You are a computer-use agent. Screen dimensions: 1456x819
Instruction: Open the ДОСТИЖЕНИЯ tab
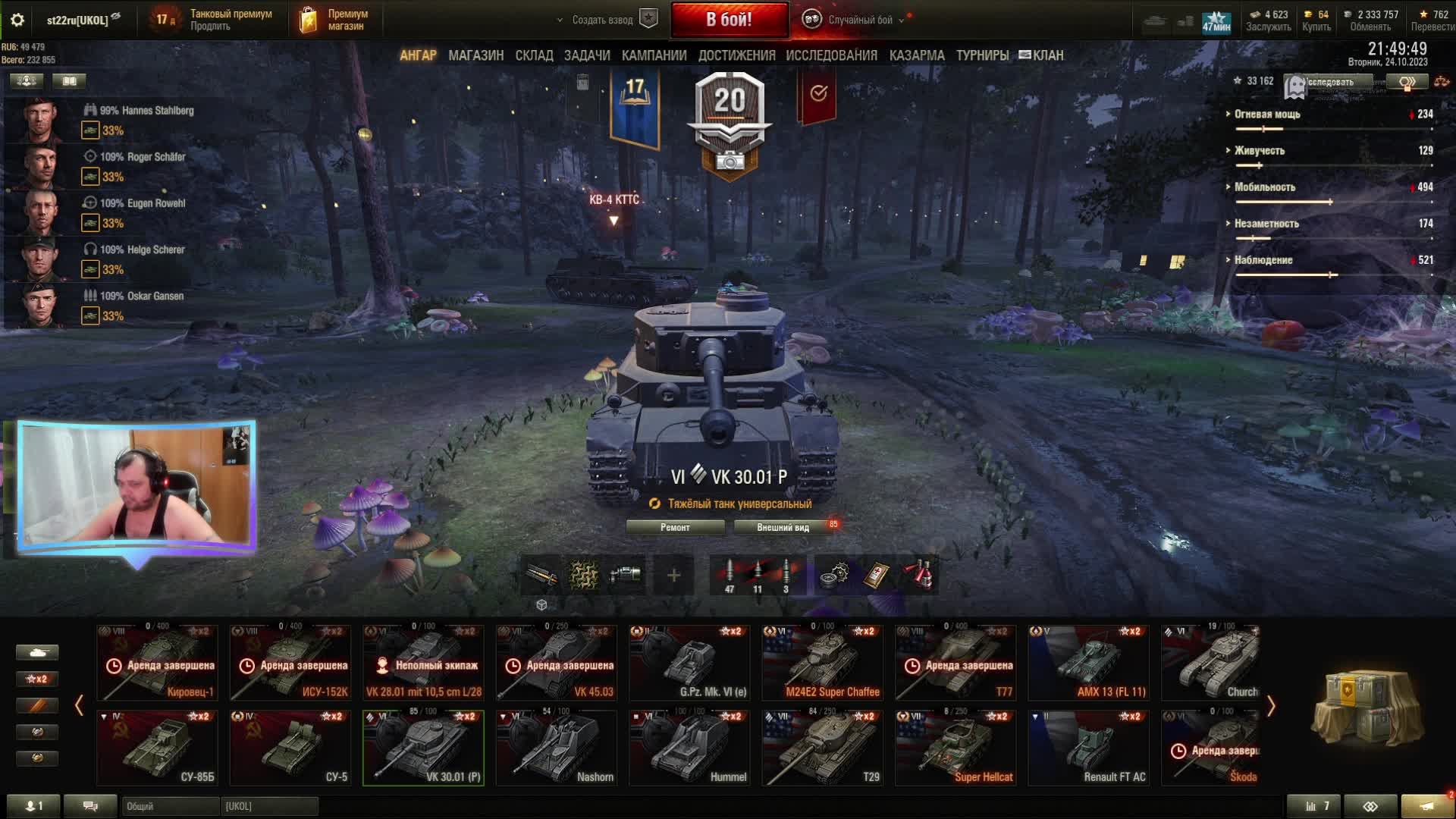tap(736, 55)
